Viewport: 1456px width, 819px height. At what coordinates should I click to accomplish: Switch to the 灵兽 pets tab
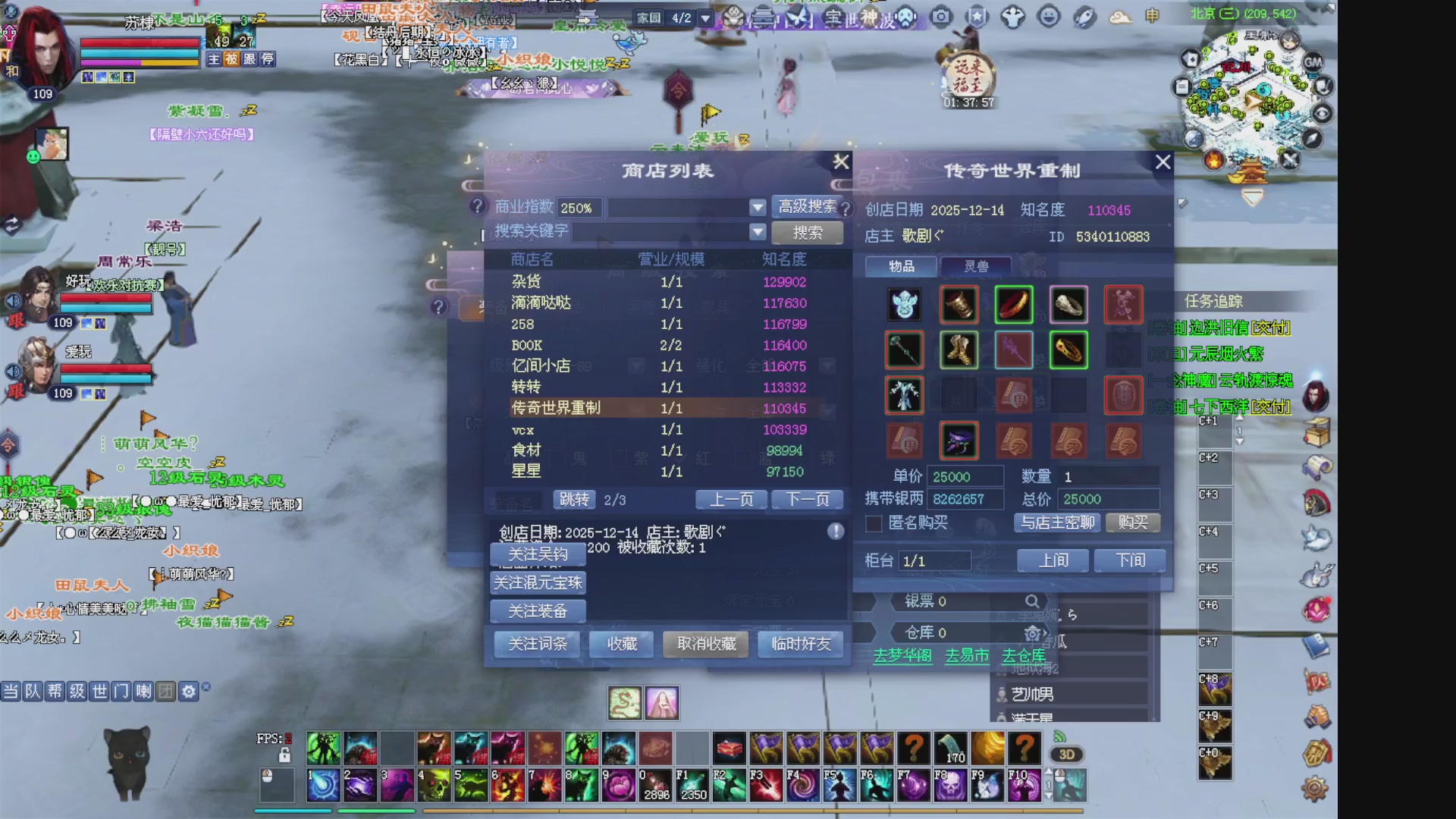coord(976,266)
